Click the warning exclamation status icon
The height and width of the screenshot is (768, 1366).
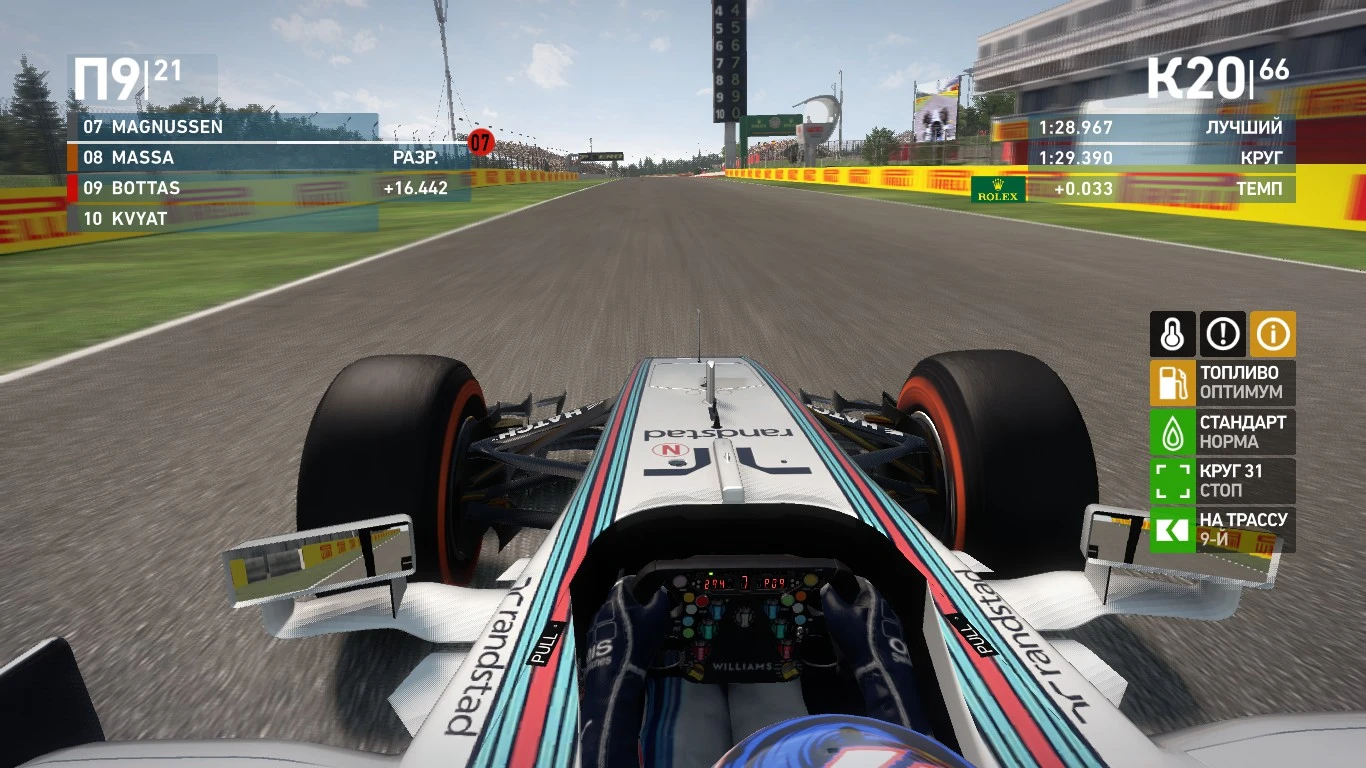tap(1222, 334)
